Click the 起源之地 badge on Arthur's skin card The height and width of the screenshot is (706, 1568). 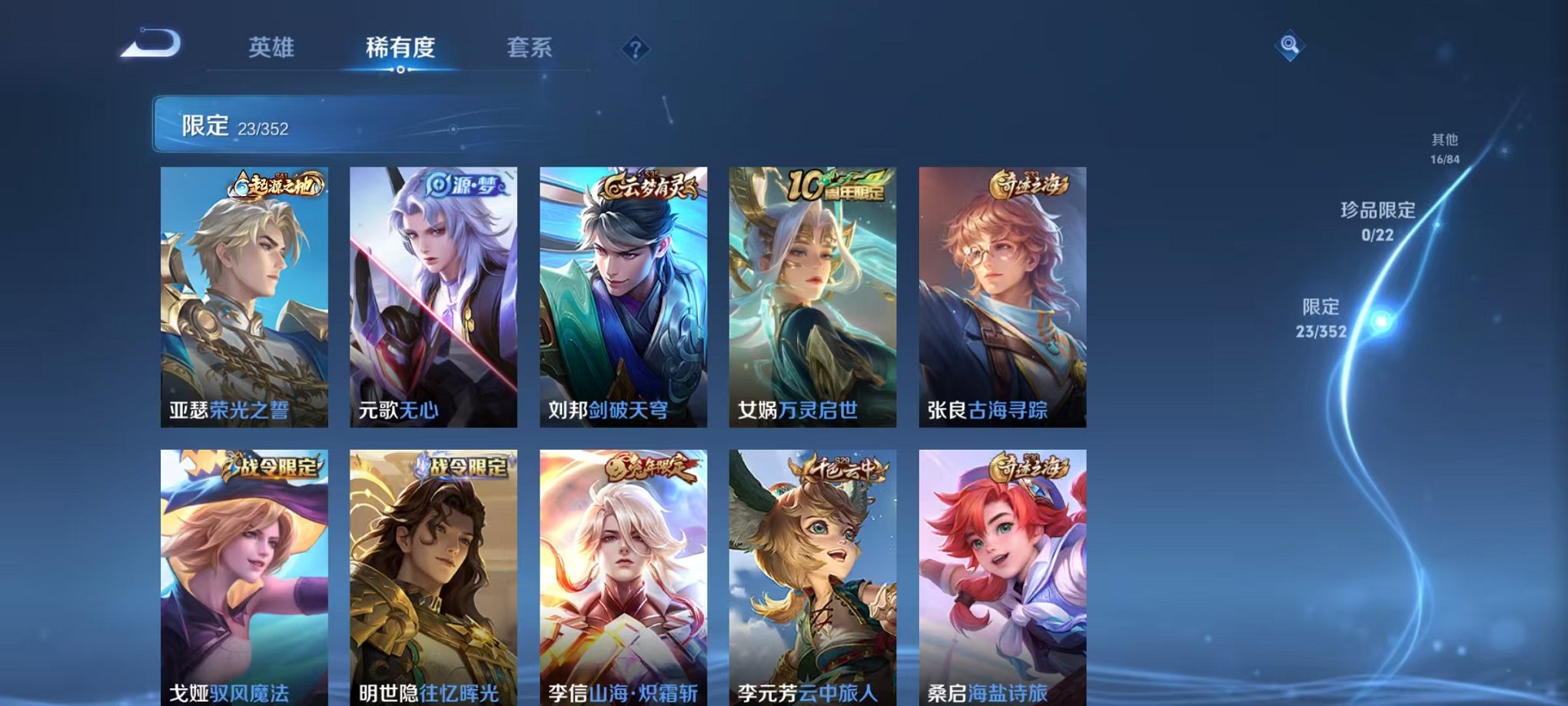[277, 185]
